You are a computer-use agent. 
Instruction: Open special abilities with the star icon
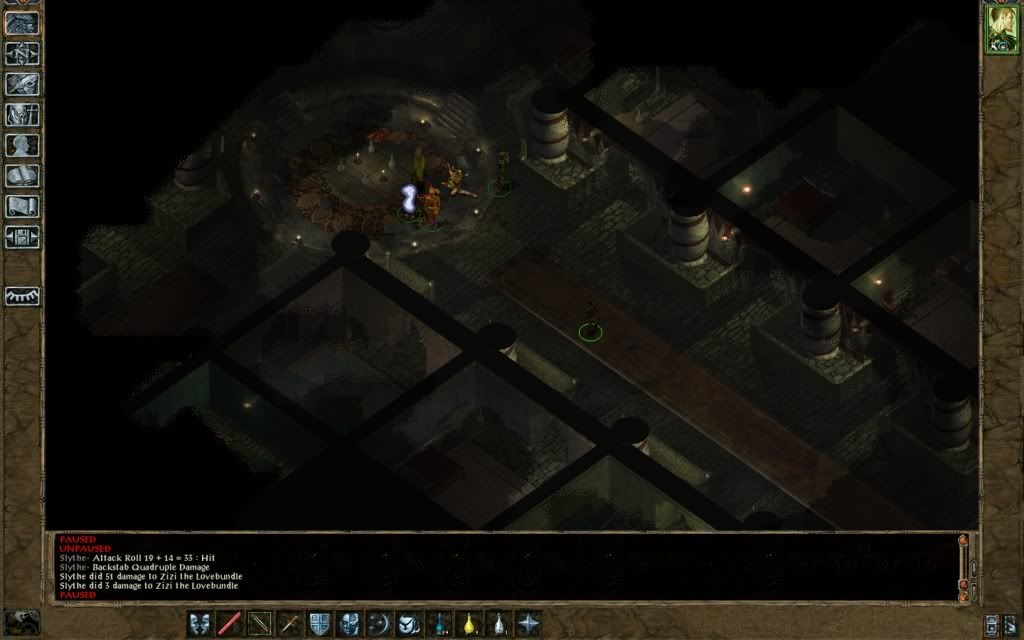click(528, 623)
